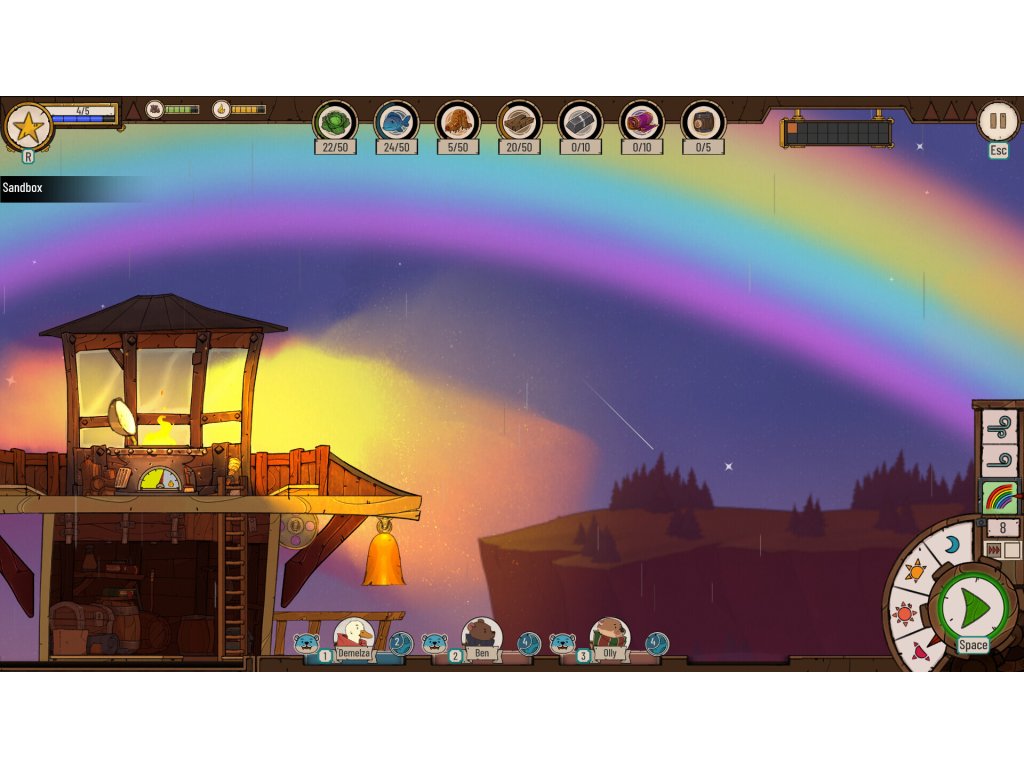Click the wood planks resource icon
The width and height of the screenshot is (1024, 768).
coord(519,122)
